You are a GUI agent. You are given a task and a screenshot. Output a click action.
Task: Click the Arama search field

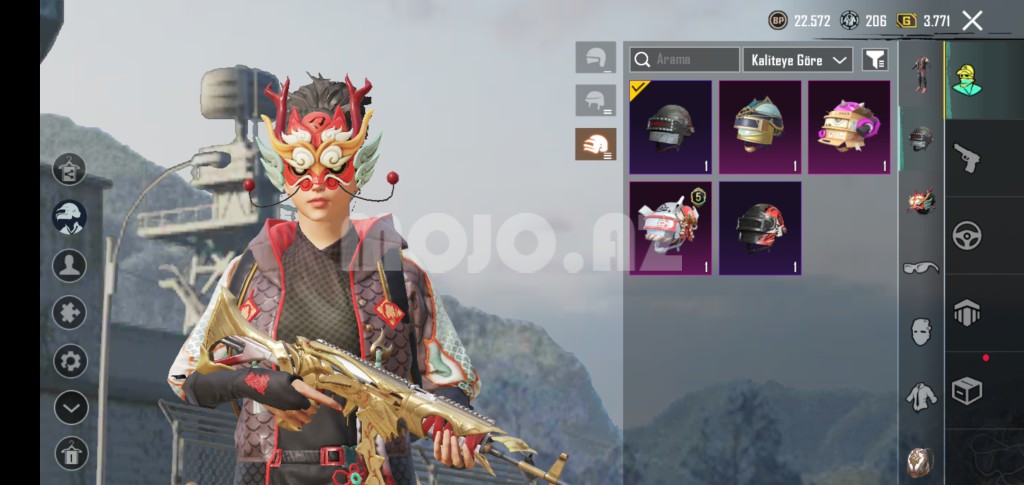[x=685, y=60]
